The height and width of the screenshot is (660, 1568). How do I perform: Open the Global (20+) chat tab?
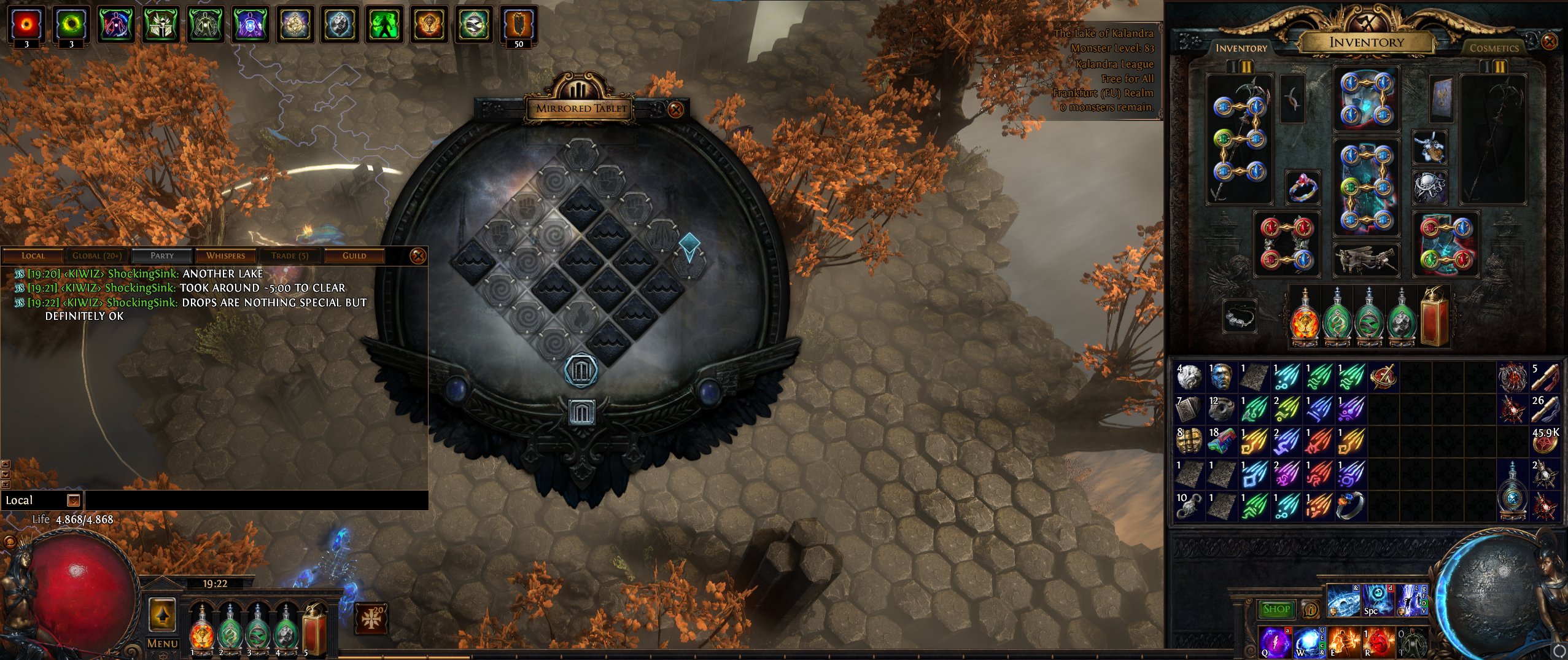[x=97, y=255]
